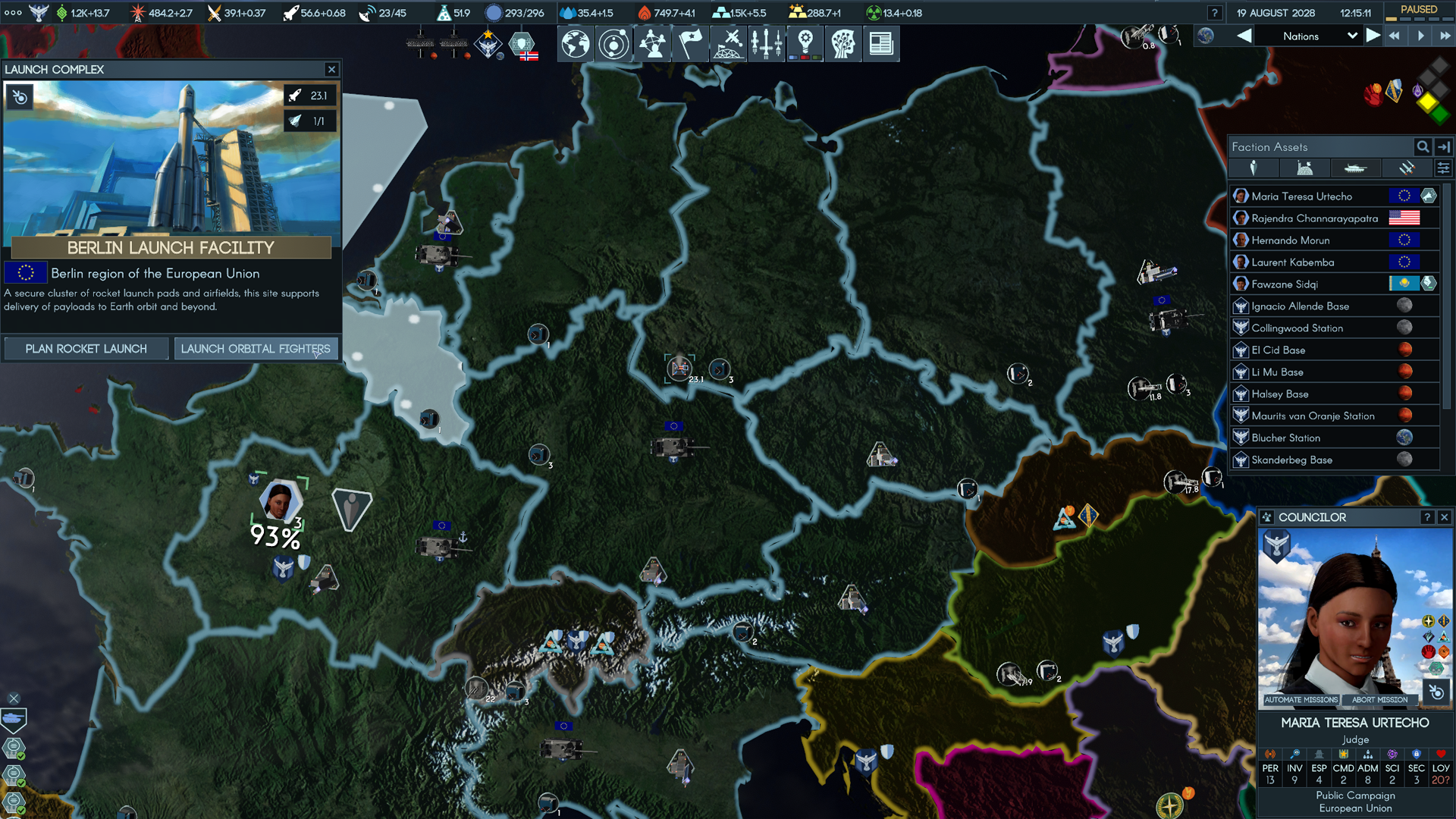
Task: Increase game speed with fast-forward arrows
Action: (x=1445, y=36)
